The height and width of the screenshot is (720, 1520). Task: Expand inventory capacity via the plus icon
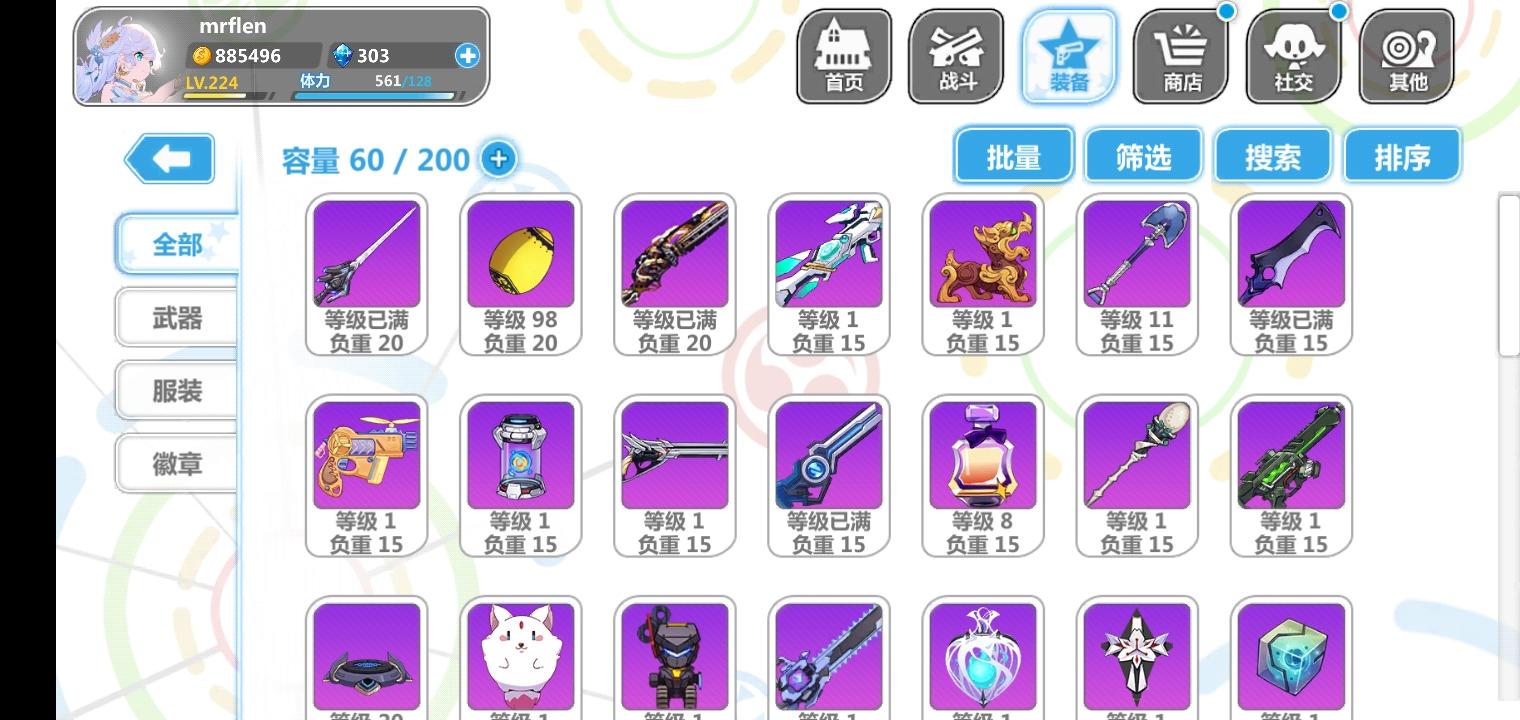[498, 158]
